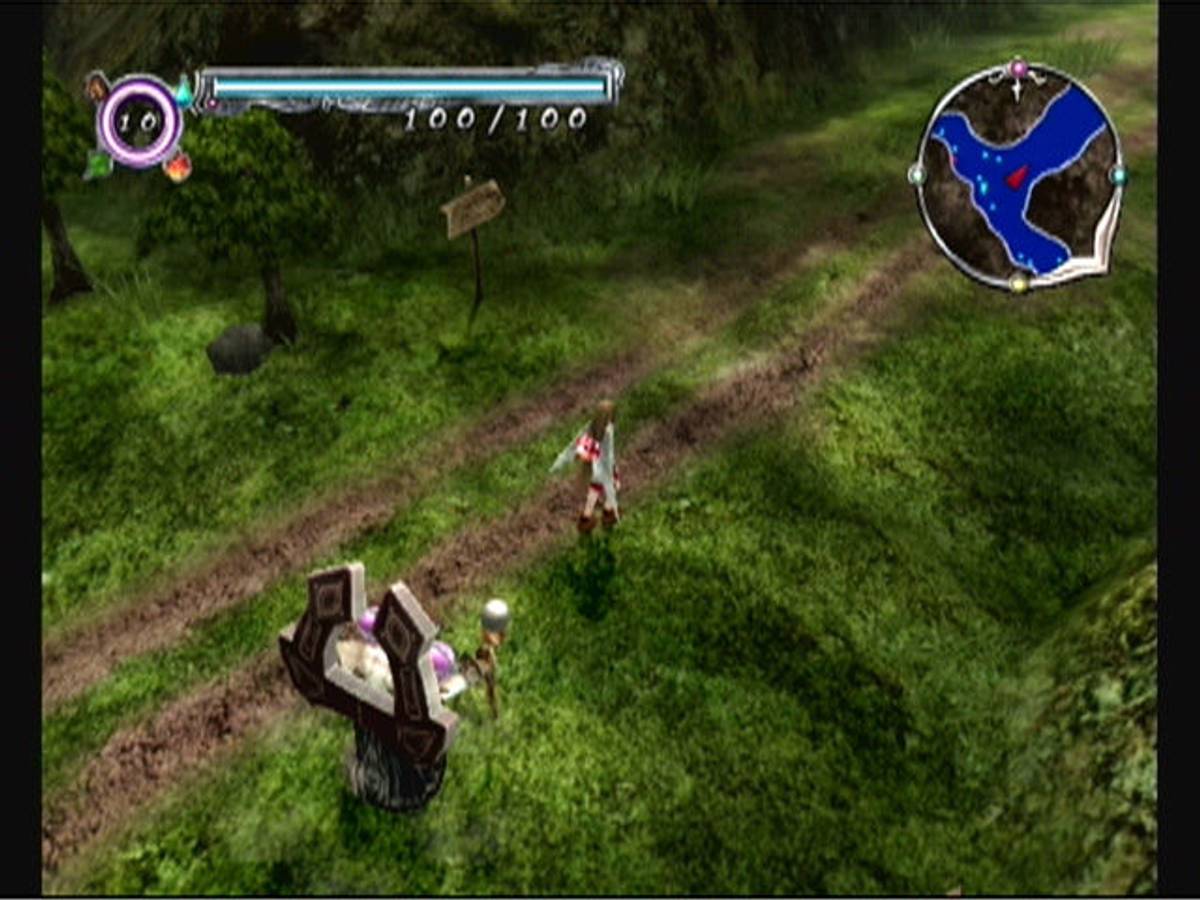Select the yellow orb at the minimap's bottom
Screen dimensions: 1200x900
click(1018, 283)
